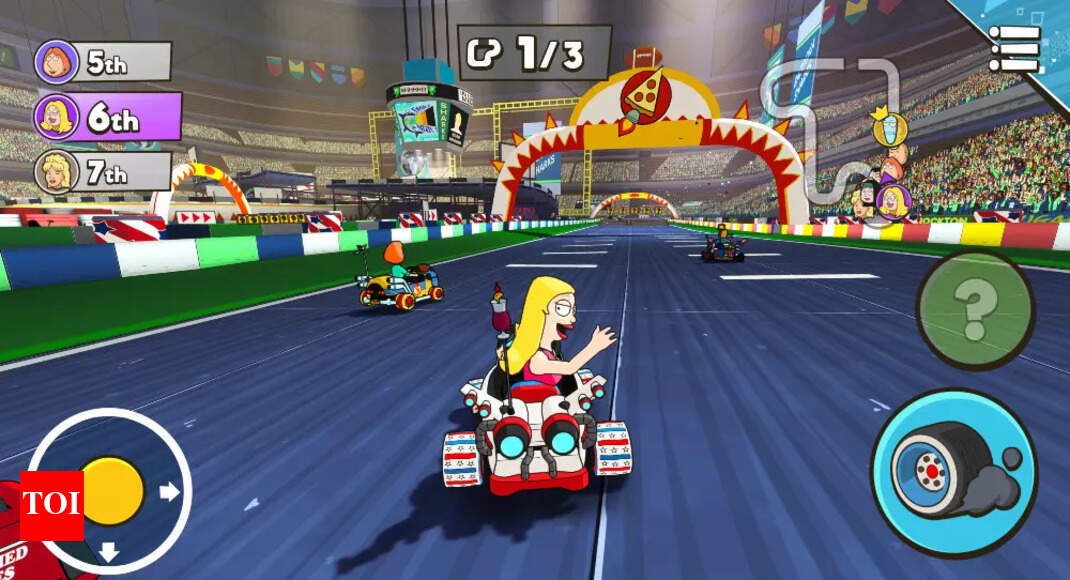
Task: Select the 6th place racer entry
Action: [x=108, y=117]
